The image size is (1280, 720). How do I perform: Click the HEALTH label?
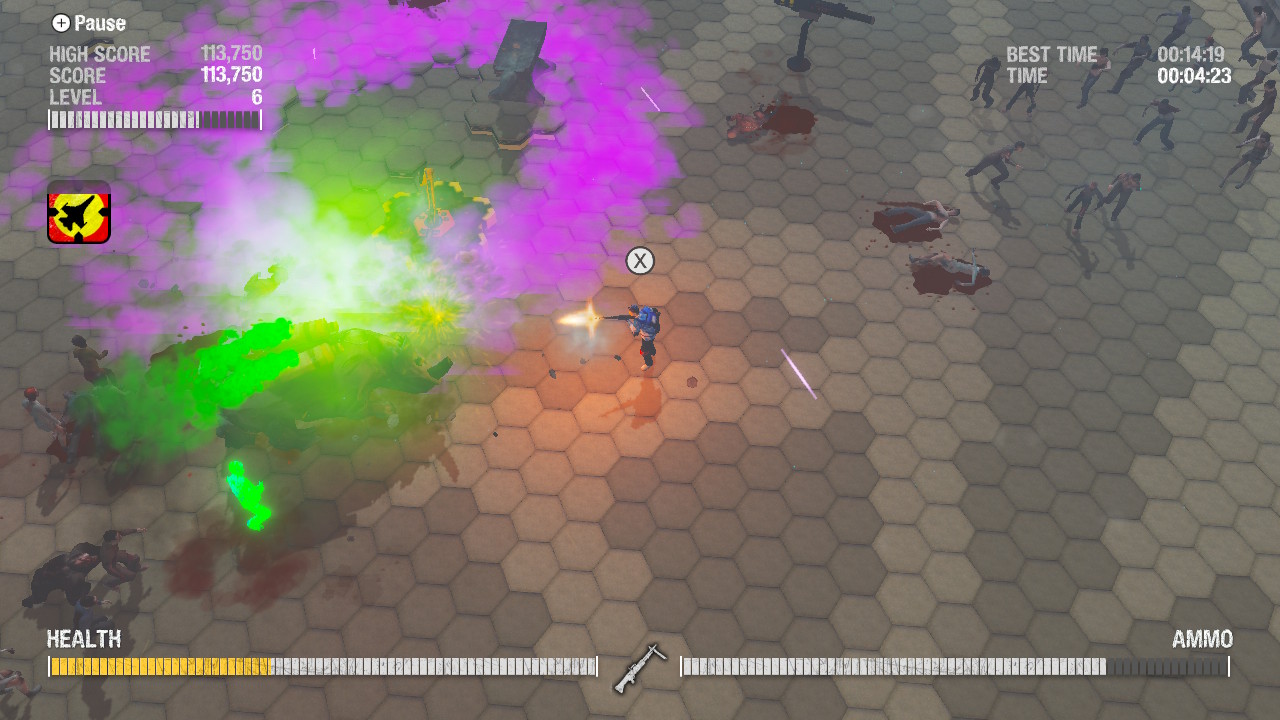click(83, 639)
